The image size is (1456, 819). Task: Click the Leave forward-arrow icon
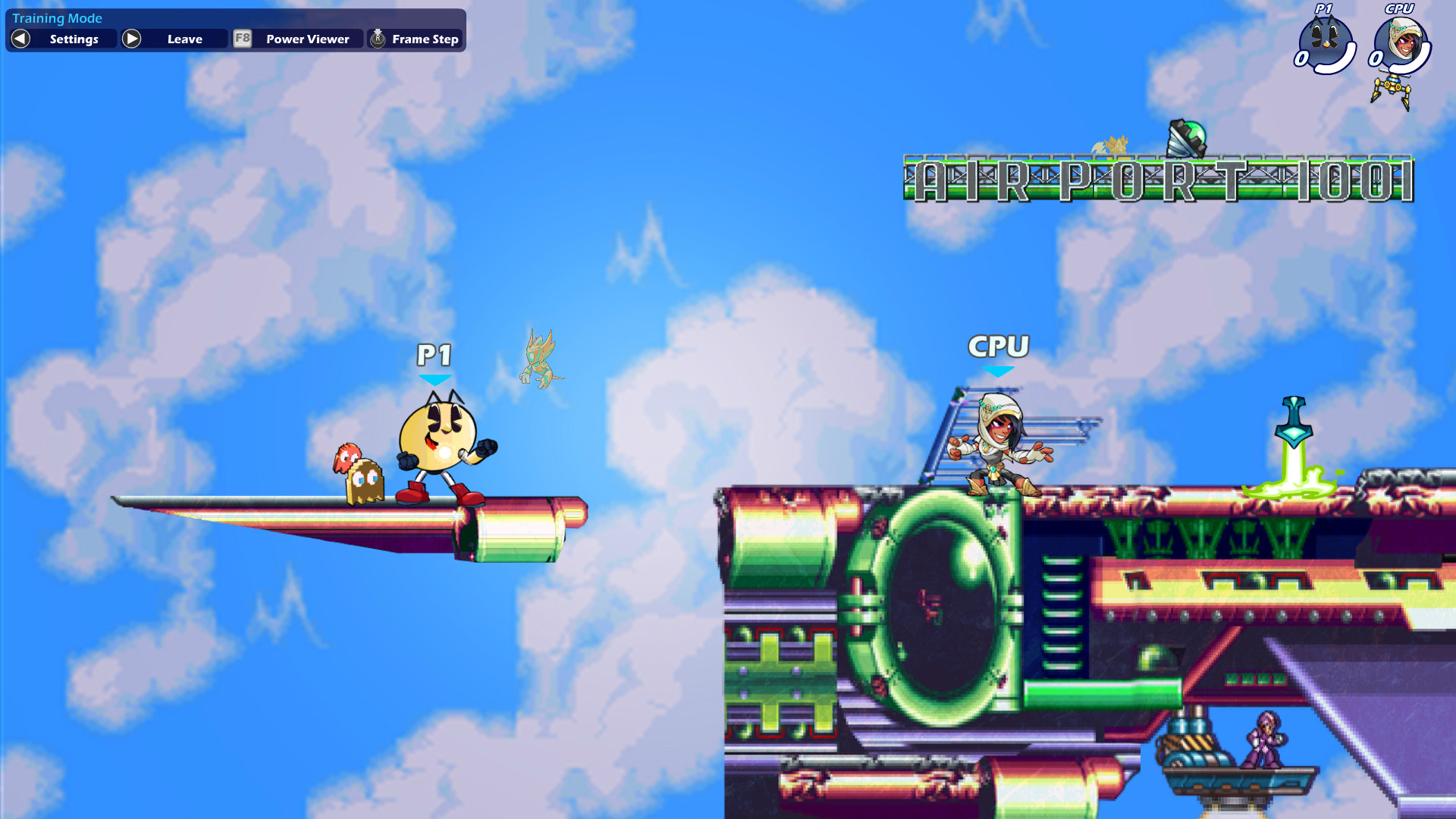pyautogui.click(x=131, y=39)
